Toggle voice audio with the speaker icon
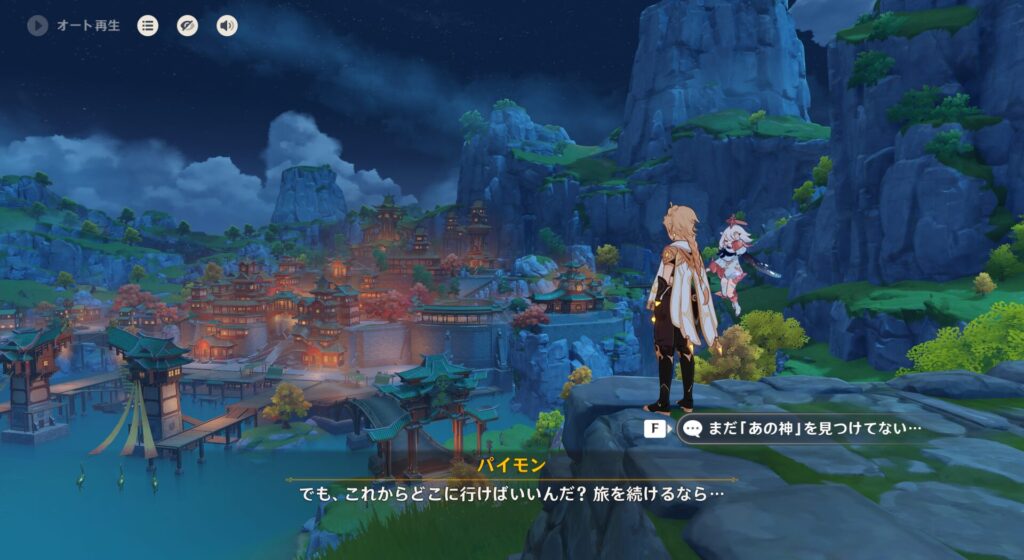1024x560 pixels. [x=227, y=26]
